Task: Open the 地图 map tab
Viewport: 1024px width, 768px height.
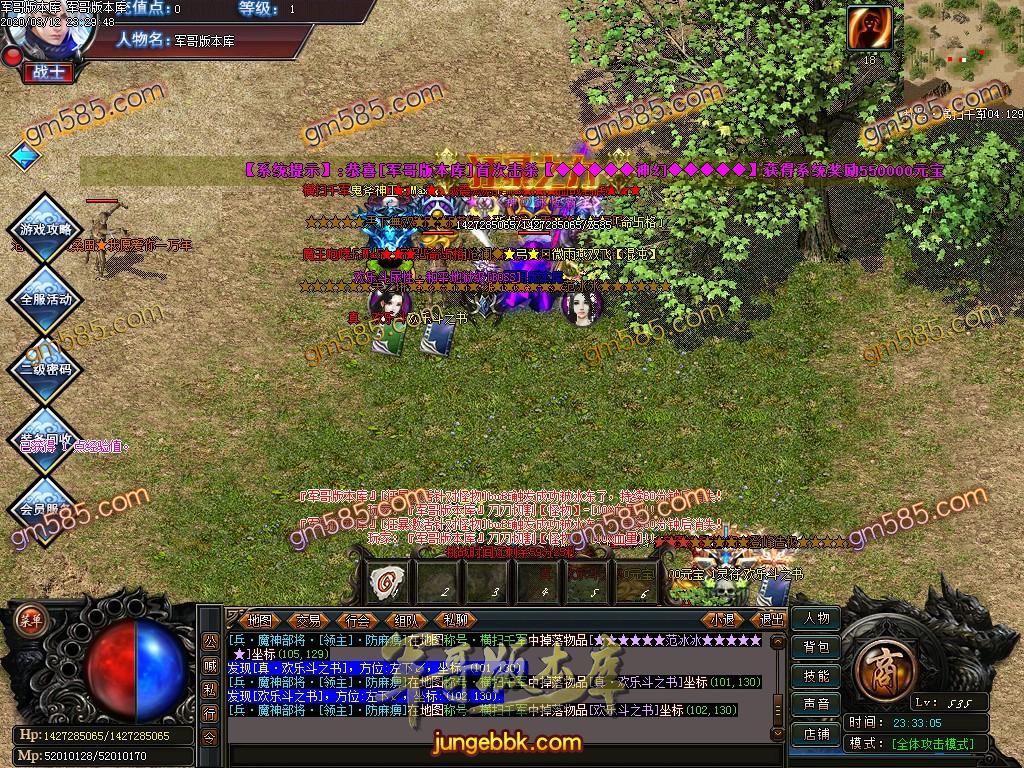Action: [260, 620]
